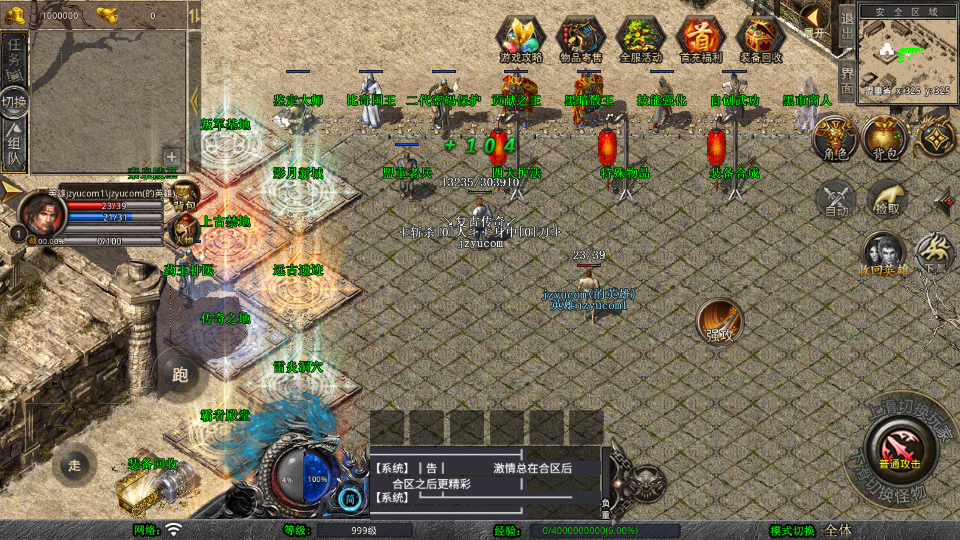Tap the 拾取 pick-up button

[x=886, y=198]
